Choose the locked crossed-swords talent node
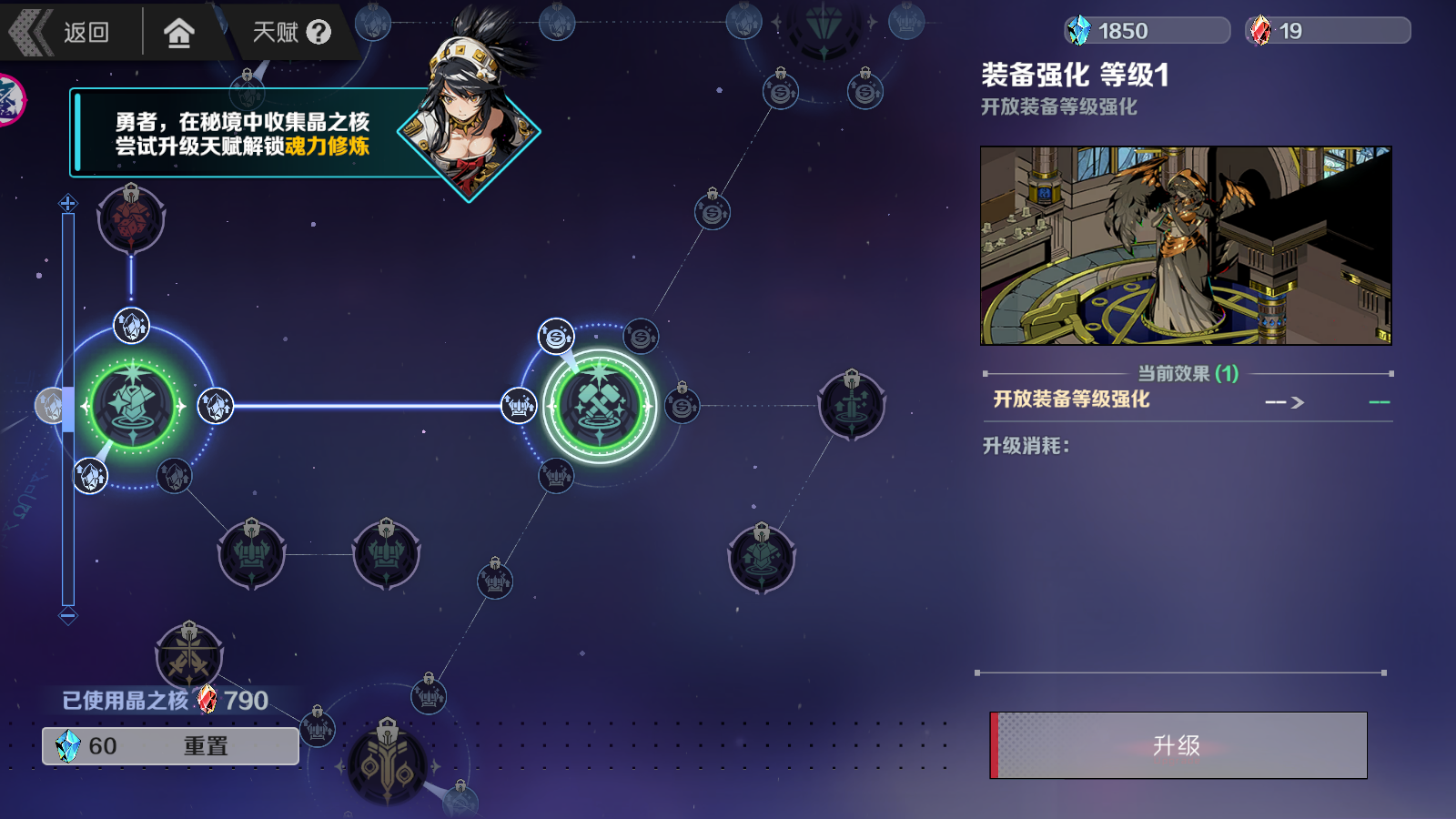This screenshot has width=1456, height=819. point(189,655)
